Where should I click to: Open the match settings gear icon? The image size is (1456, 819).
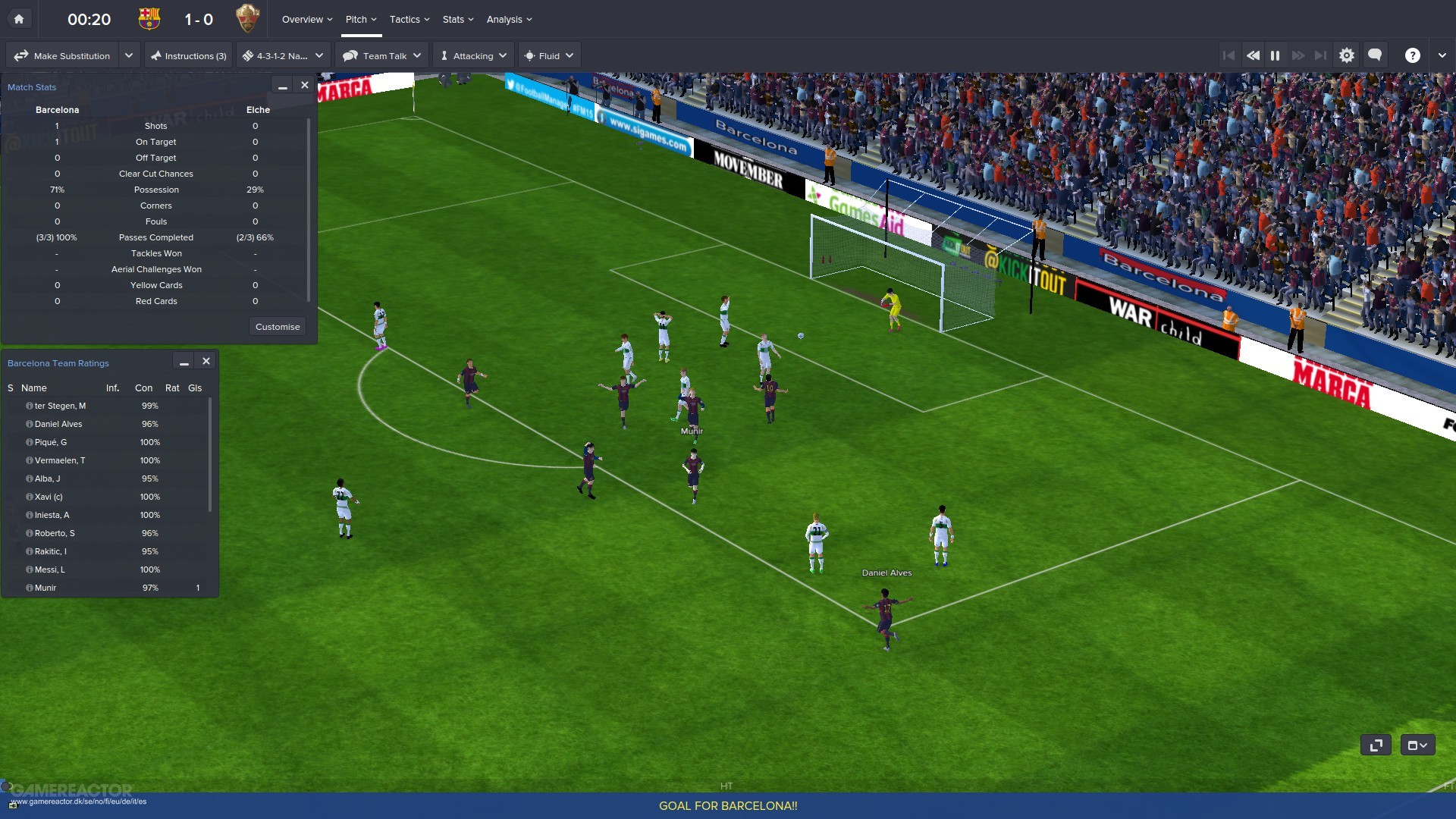pyautogui.click(x=1347, y=55)
